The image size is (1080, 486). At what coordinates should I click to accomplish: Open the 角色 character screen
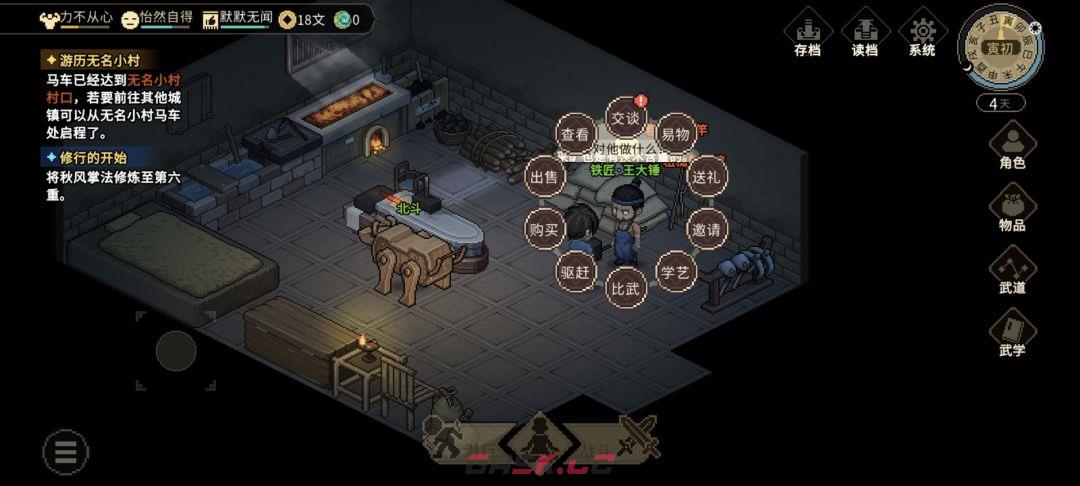point(1012,146)
